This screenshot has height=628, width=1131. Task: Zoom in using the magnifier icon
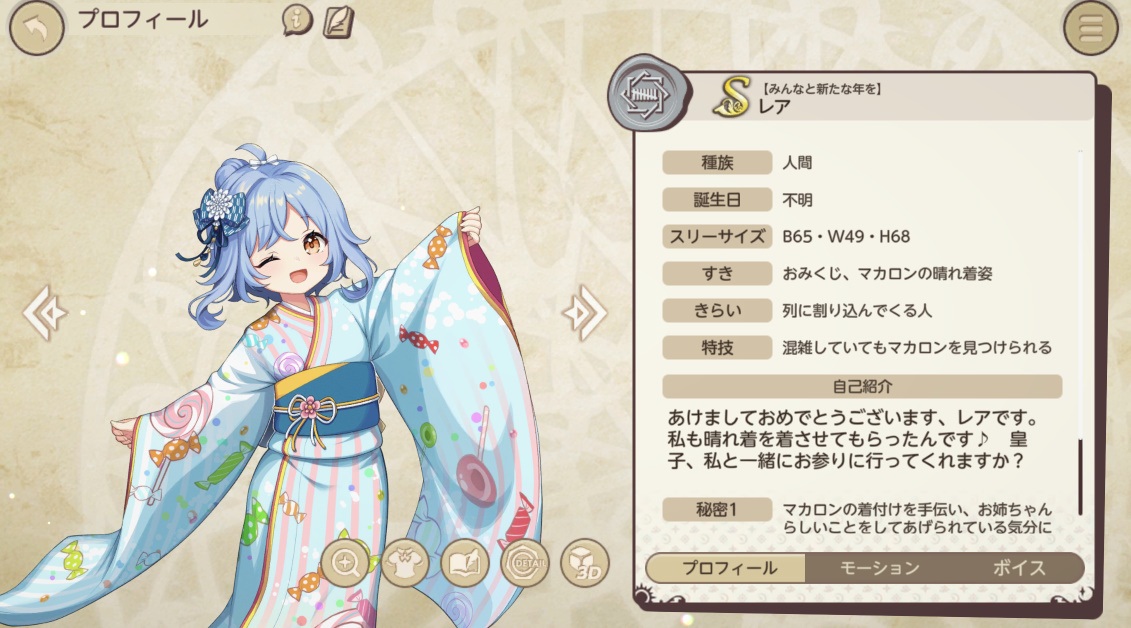(347, 564)
